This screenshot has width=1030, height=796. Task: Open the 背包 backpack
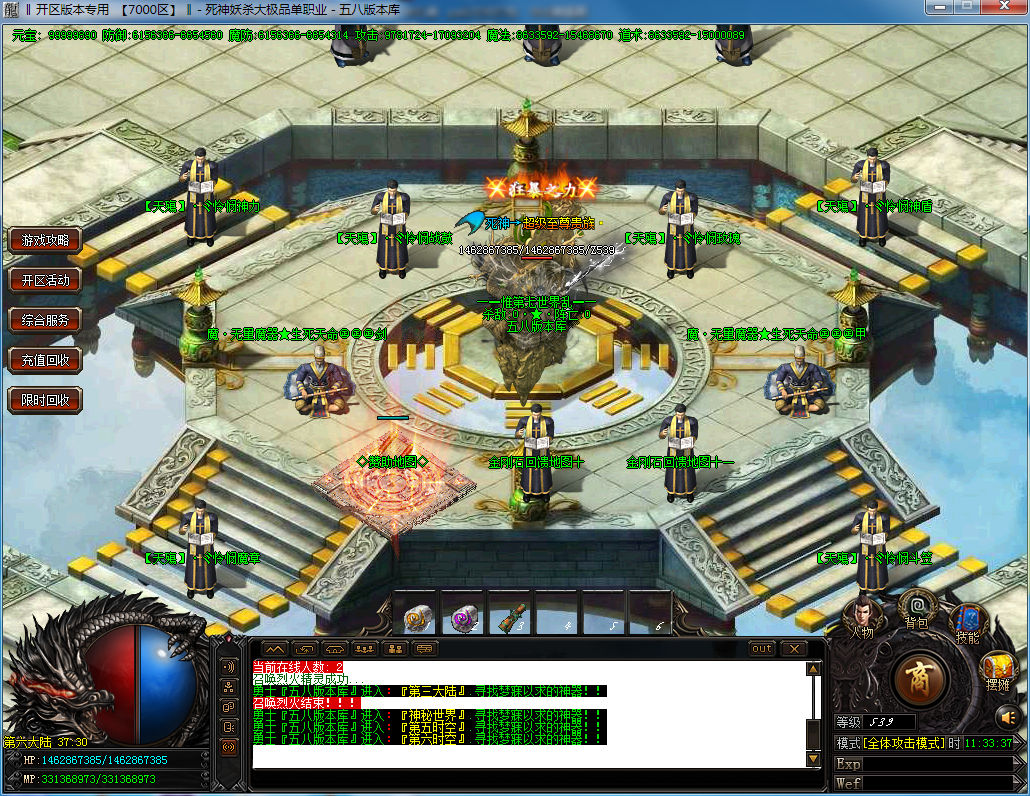point(916,609)
